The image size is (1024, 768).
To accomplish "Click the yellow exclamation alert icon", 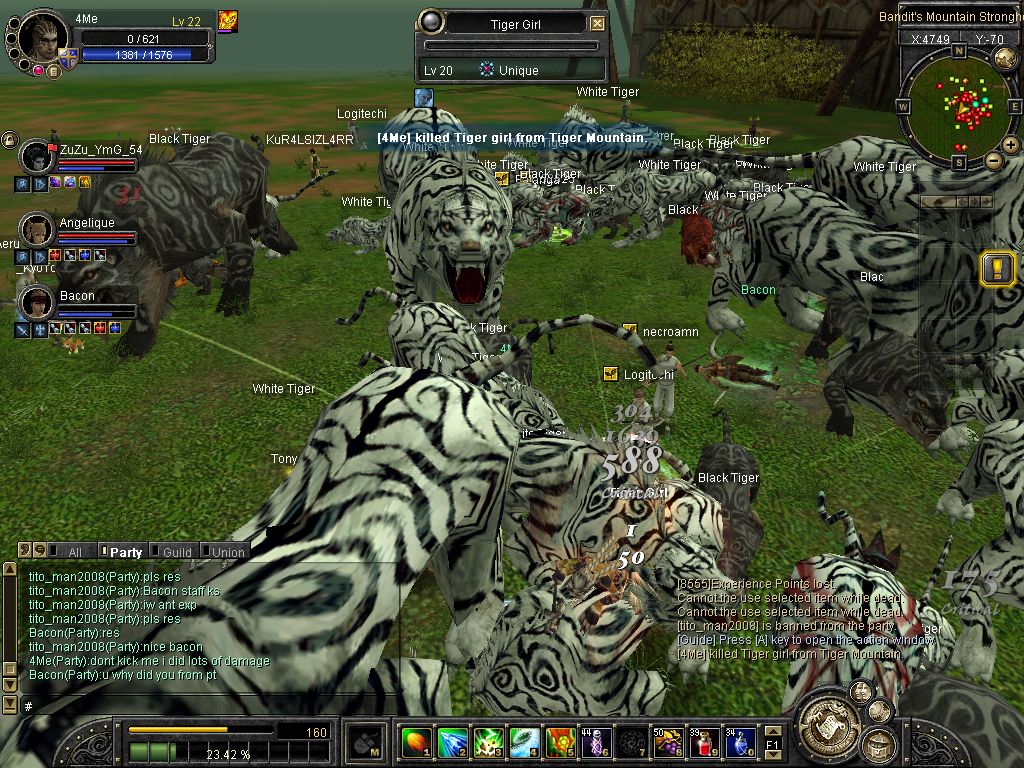I will [998, 268].
